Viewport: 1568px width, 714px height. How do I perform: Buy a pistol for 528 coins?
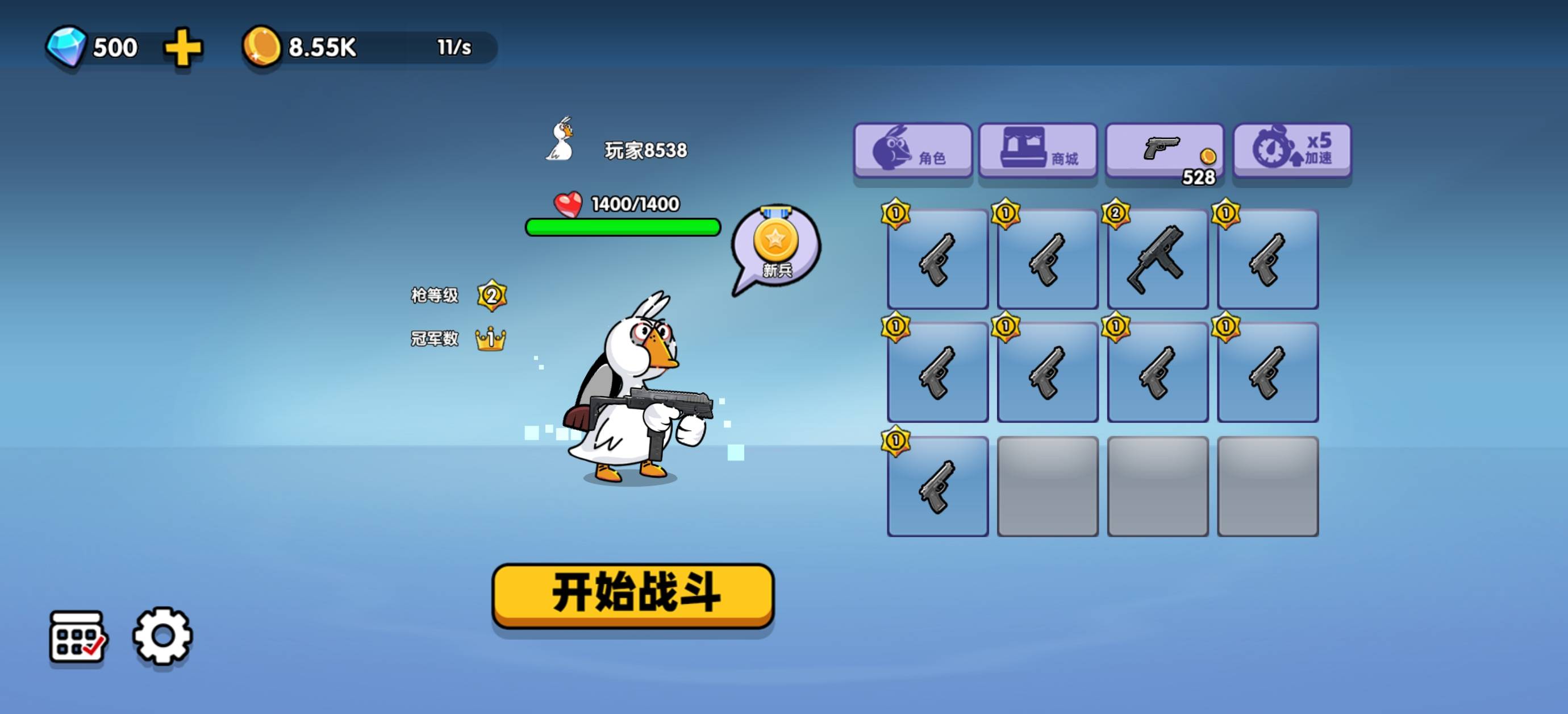pos(1164,151)
